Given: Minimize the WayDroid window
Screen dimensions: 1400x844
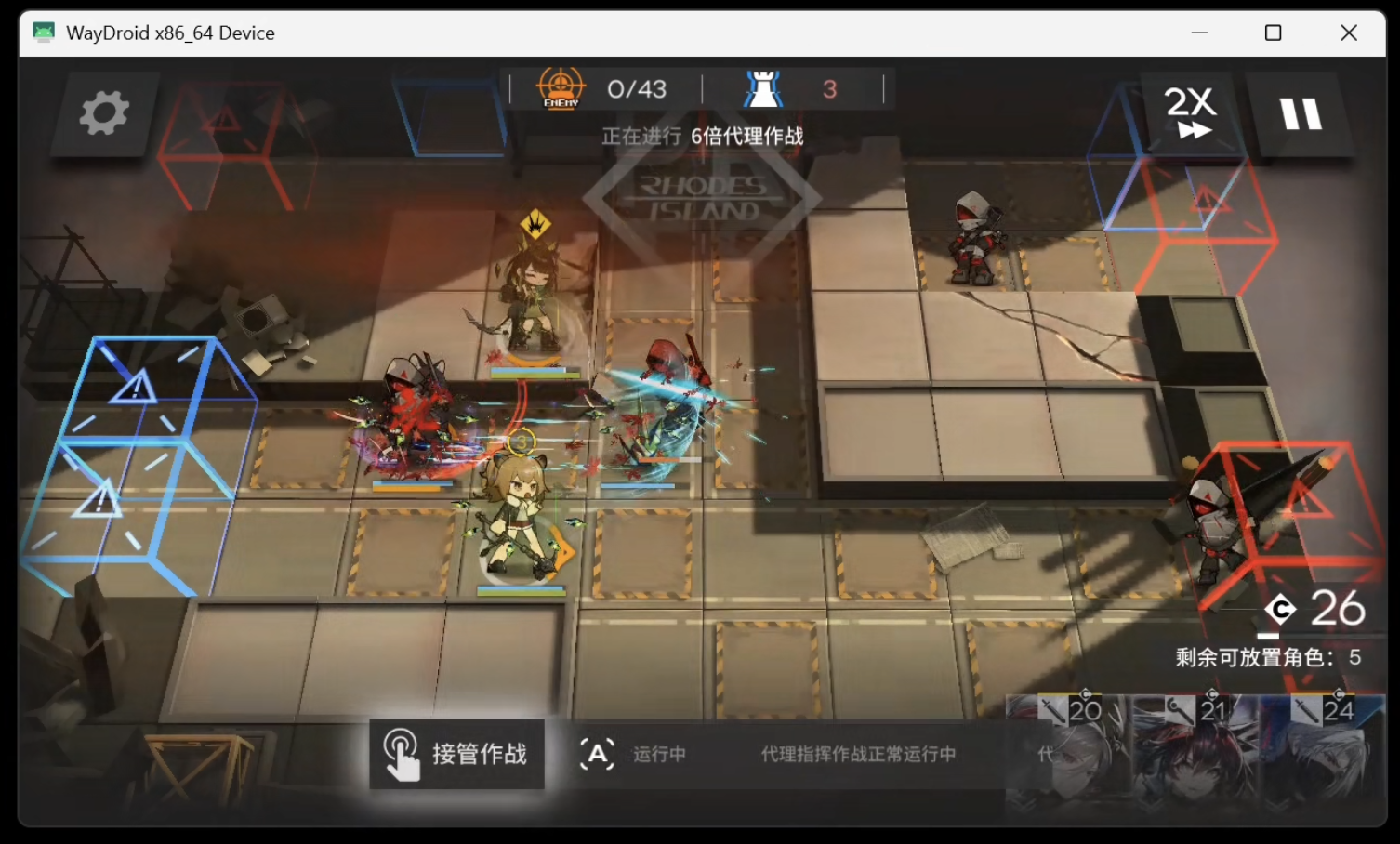Looking at the screenshot, I should 1199,33.
